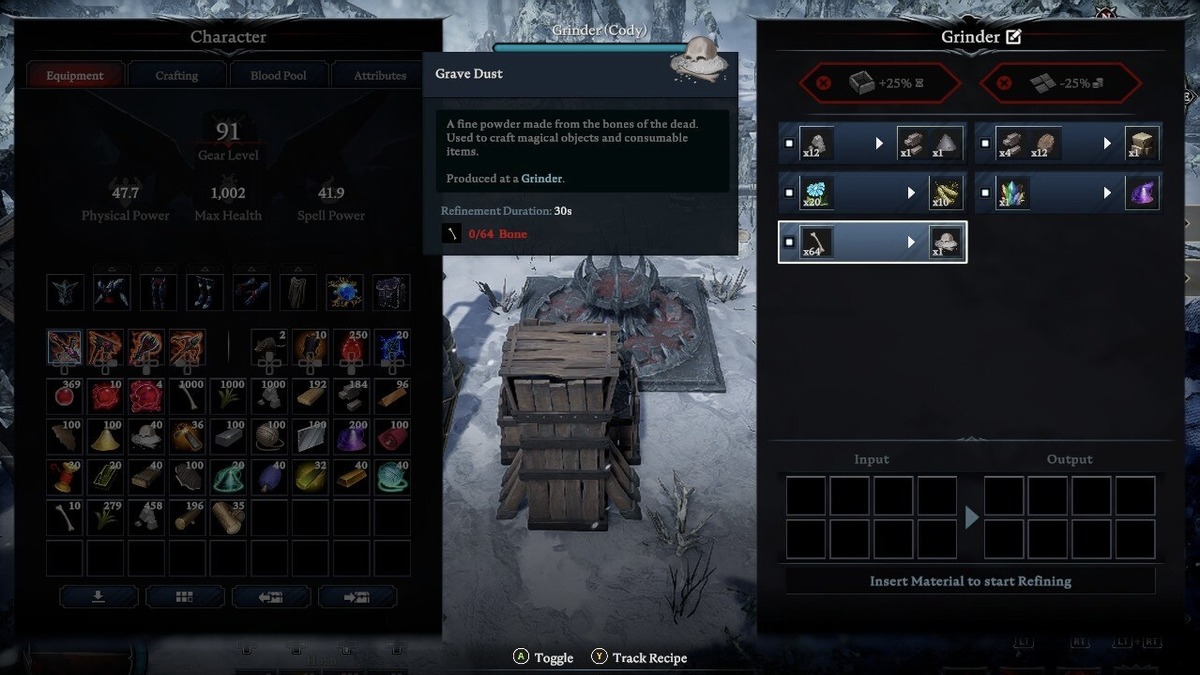The height and width of the screenshot is (675, 1200).
Task: Pick the stone brick recipe with x4 input
Action: click(x=1068, y=143)
